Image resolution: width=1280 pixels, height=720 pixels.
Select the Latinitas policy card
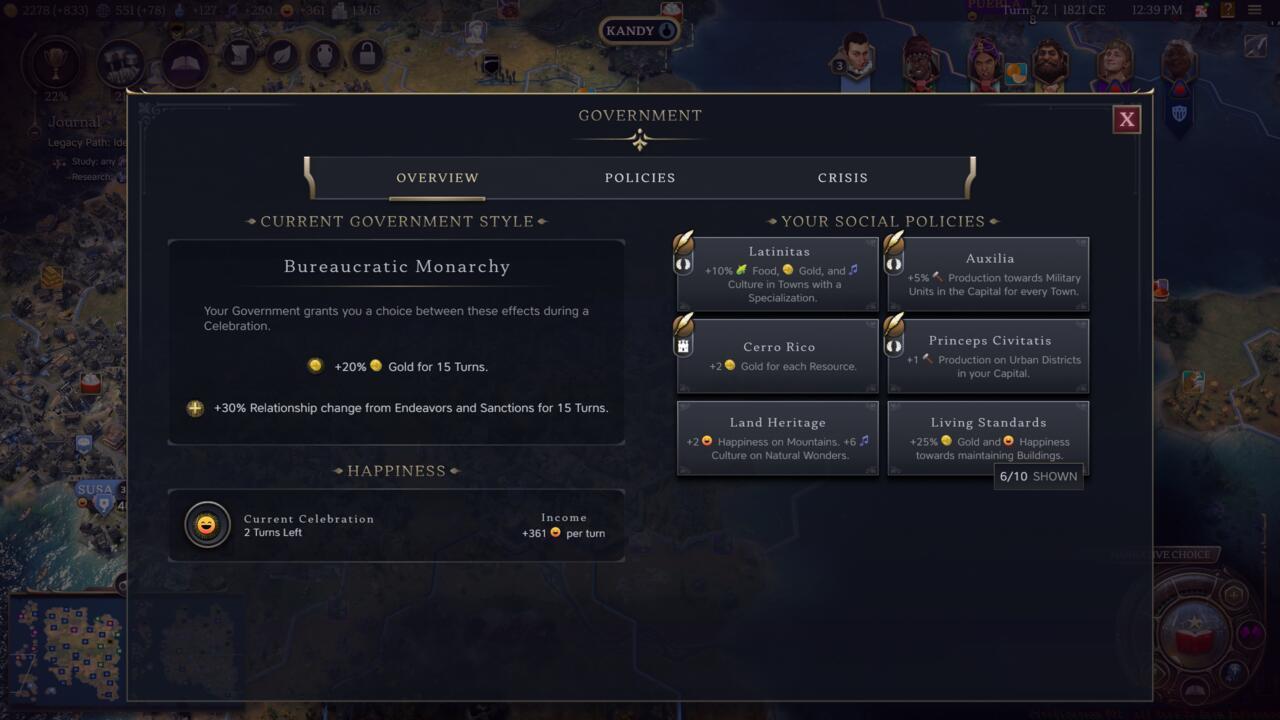click(x=778, y=274)
